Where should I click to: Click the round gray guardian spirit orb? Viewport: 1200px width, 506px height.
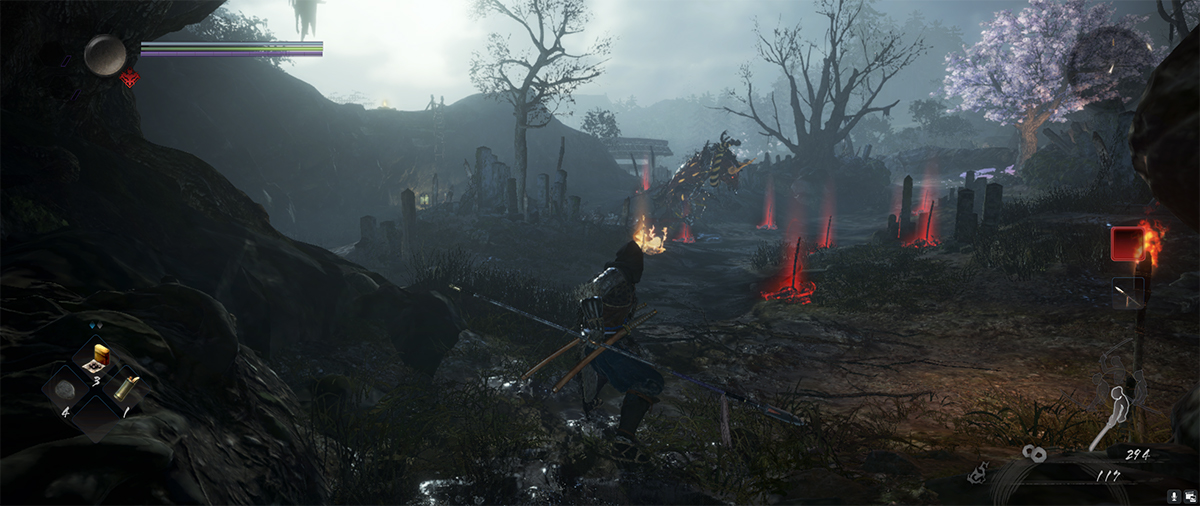(105, 54)
